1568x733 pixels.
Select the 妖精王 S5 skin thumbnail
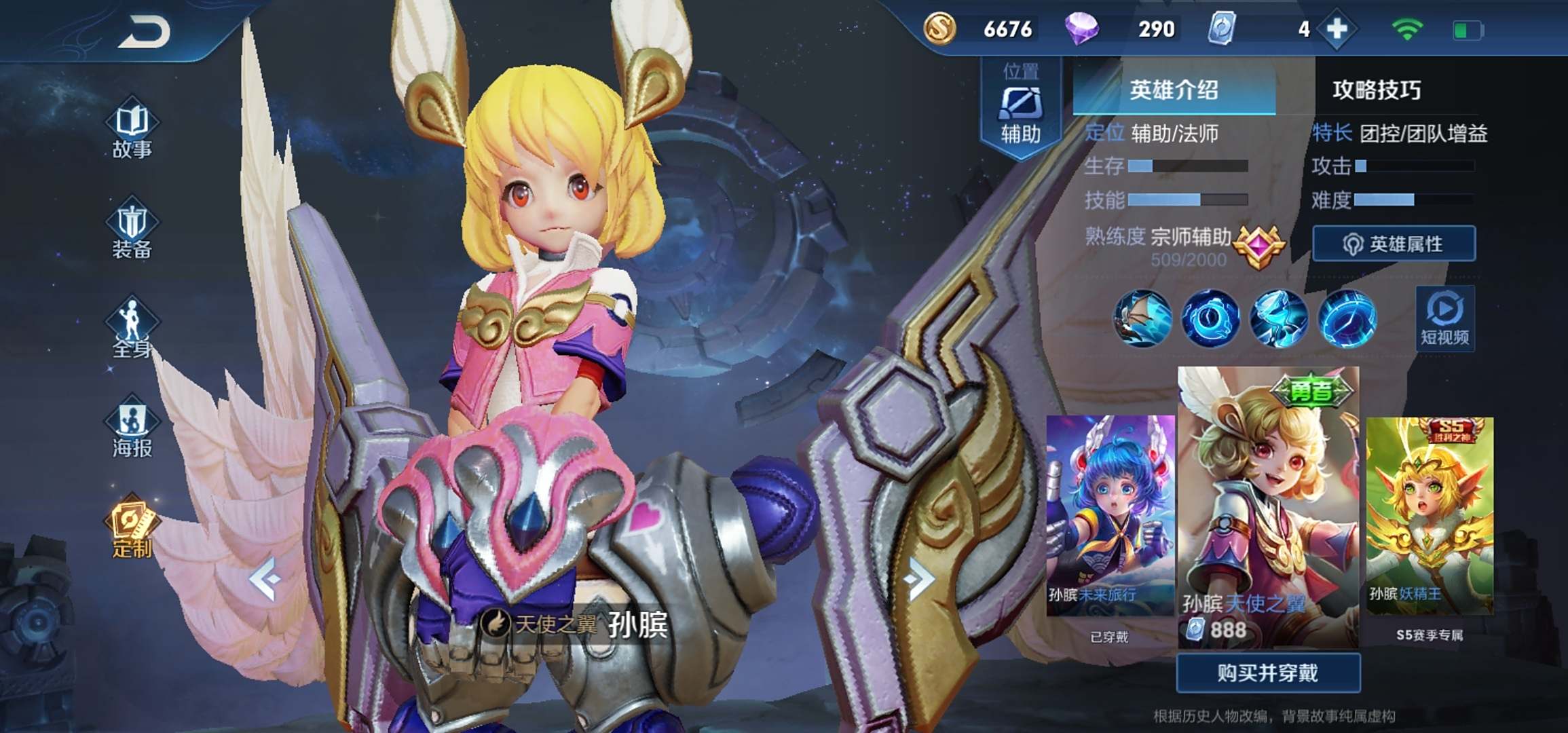tap(1430, 514)
